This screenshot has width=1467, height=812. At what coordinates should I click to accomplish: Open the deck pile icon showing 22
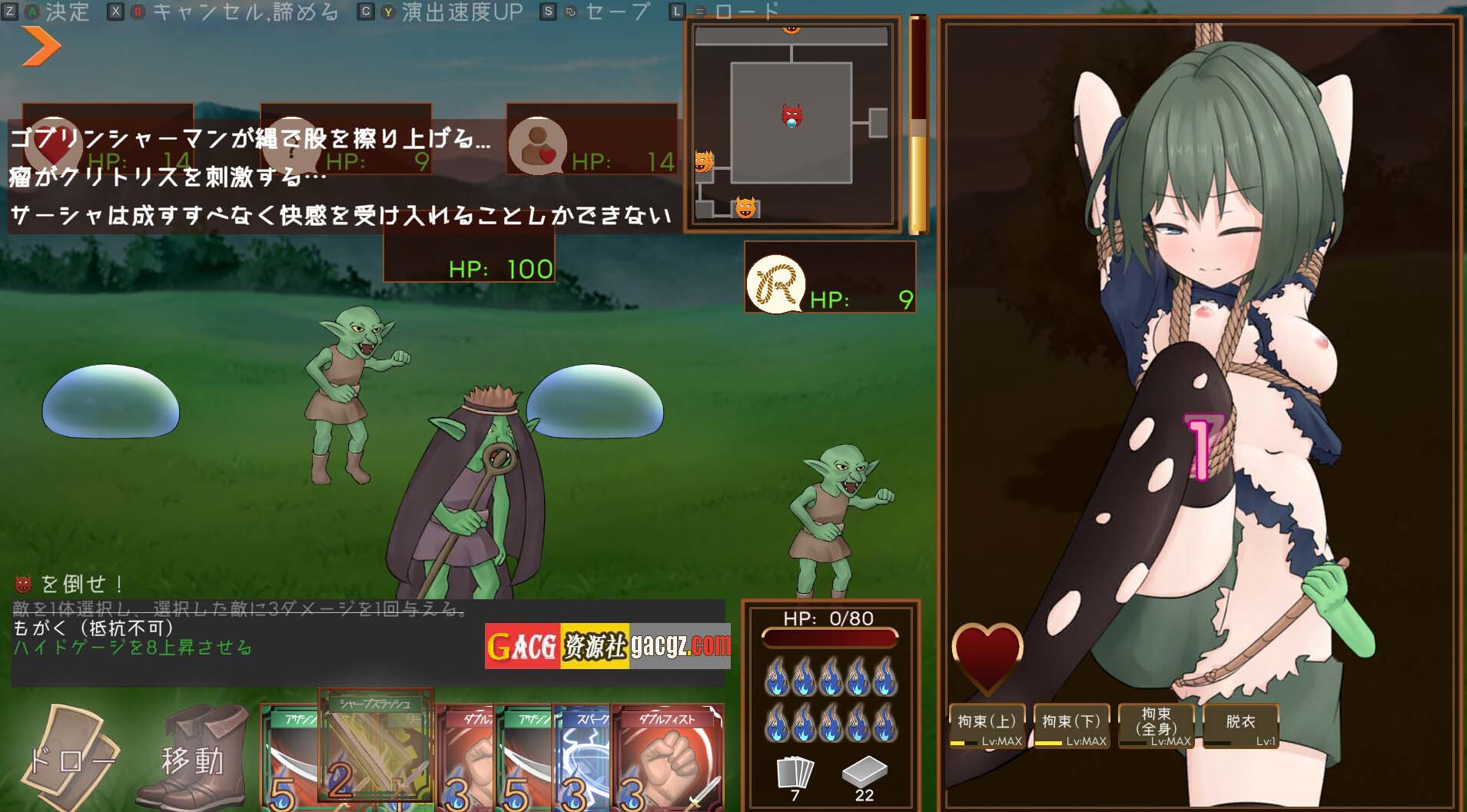(865, 771)
